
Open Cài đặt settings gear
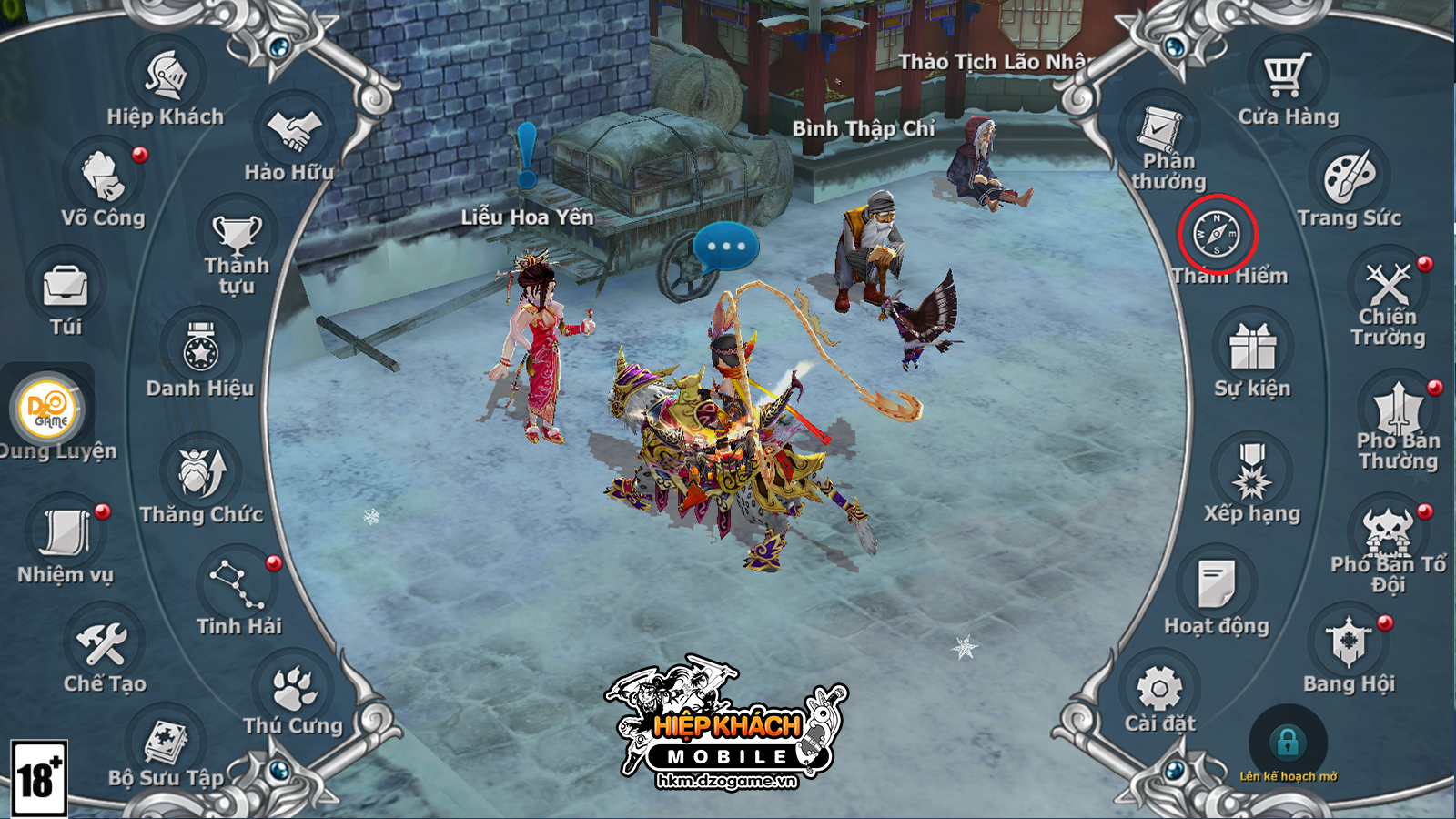[x=1159, y=688]
